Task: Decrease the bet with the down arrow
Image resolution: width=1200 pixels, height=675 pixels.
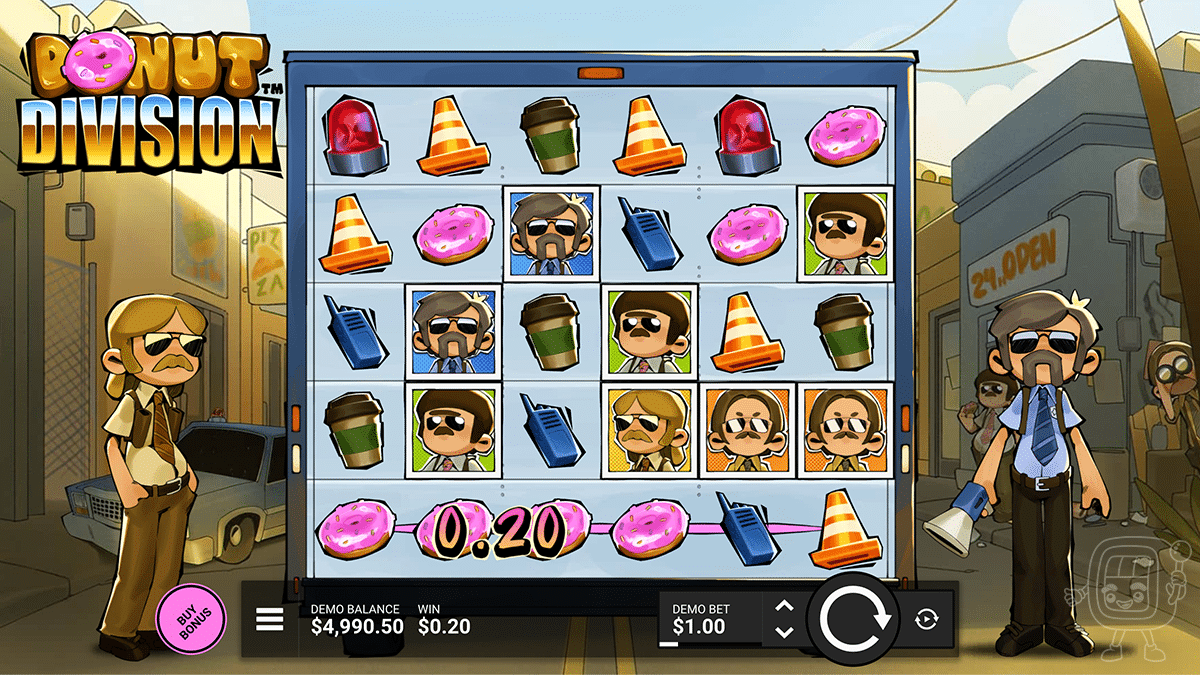Action: (784, 632)
